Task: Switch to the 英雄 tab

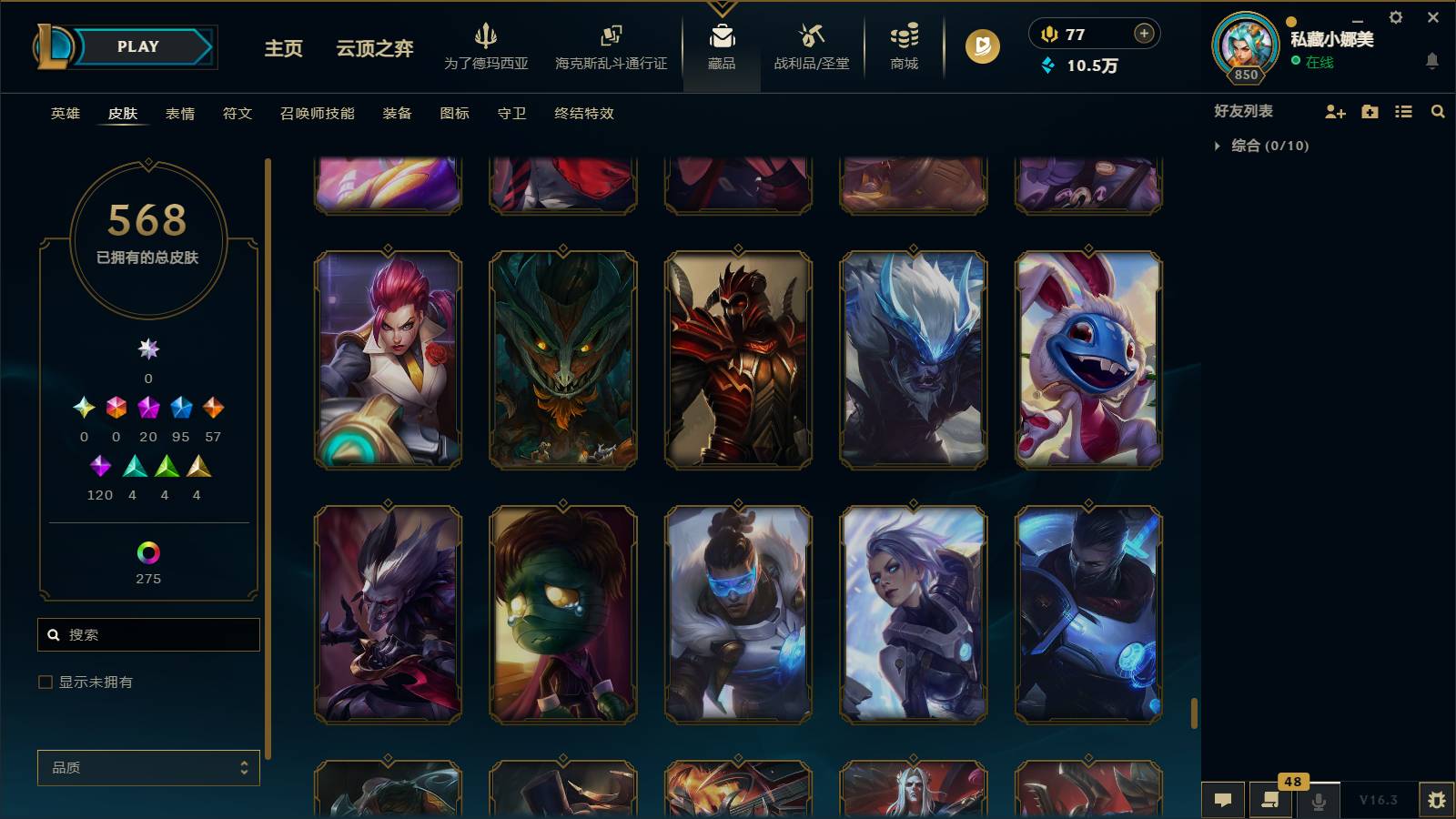Action: point(64,114)
